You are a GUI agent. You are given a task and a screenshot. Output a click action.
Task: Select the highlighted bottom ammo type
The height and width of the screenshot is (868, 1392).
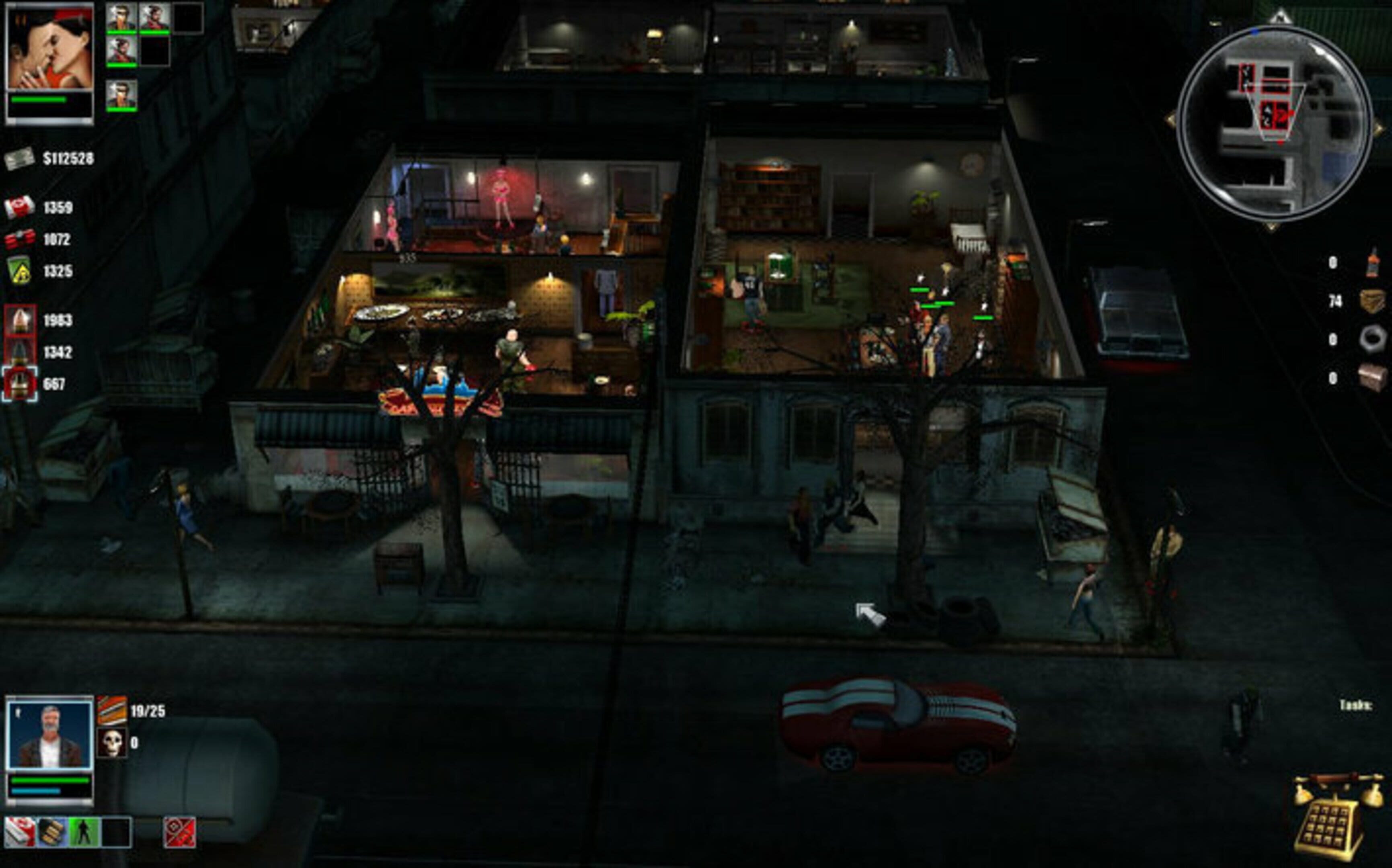tap(20, 383)
